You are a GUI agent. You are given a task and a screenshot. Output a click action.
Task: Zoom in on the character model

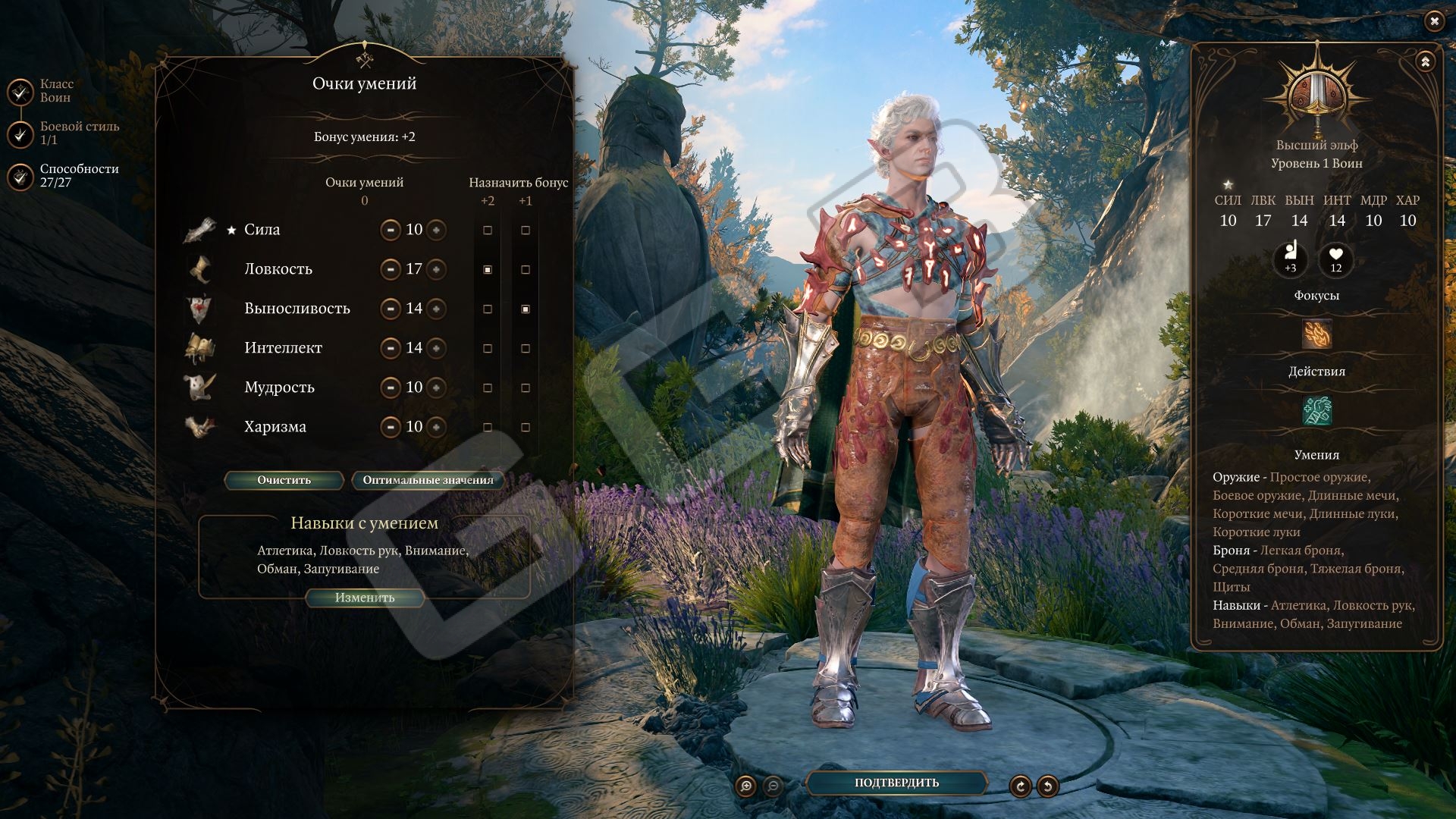click(x=746, y=786)
